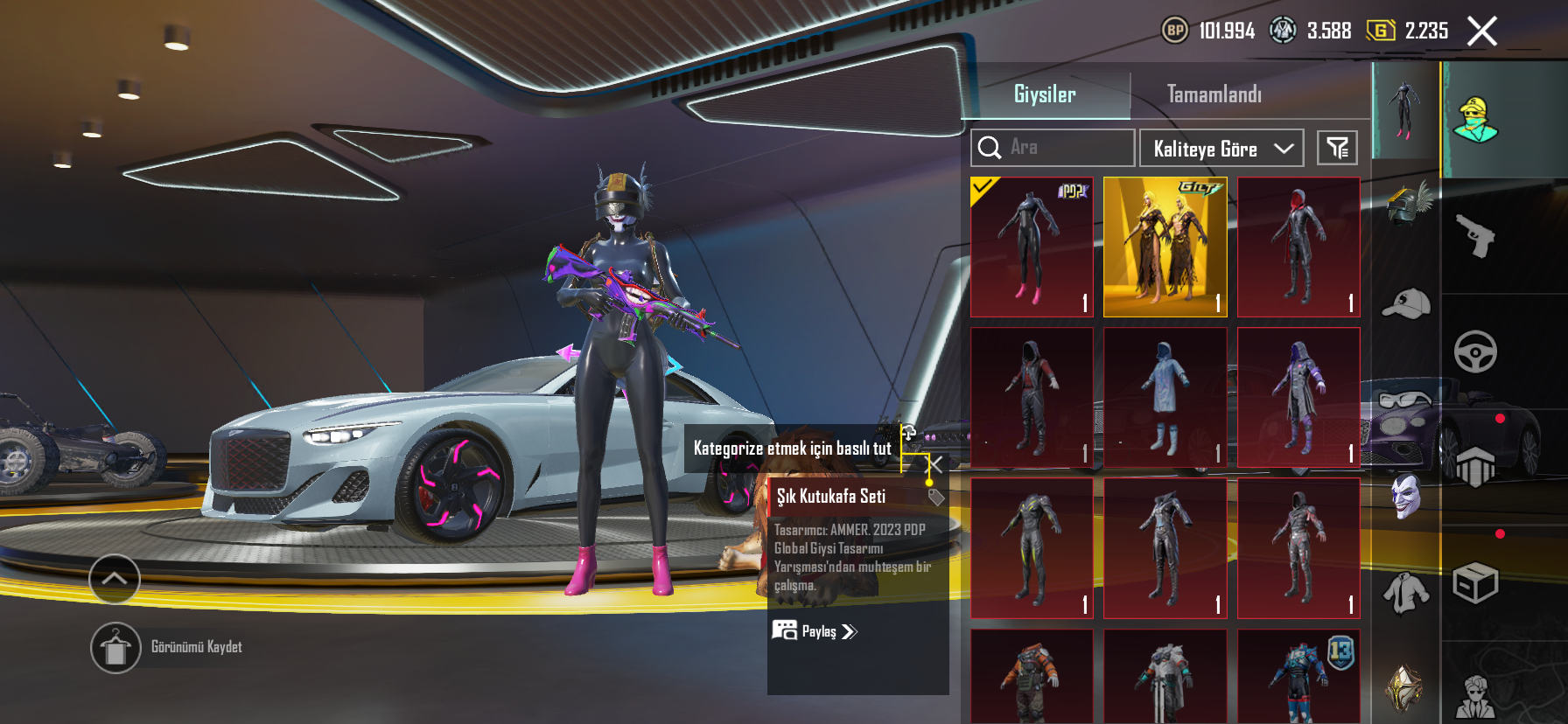The height and width of the screenshot is (724, 1568).
Task: Save the look with Görünümü Kaydet
Action: pyautogui.click(x=115, y=648)
